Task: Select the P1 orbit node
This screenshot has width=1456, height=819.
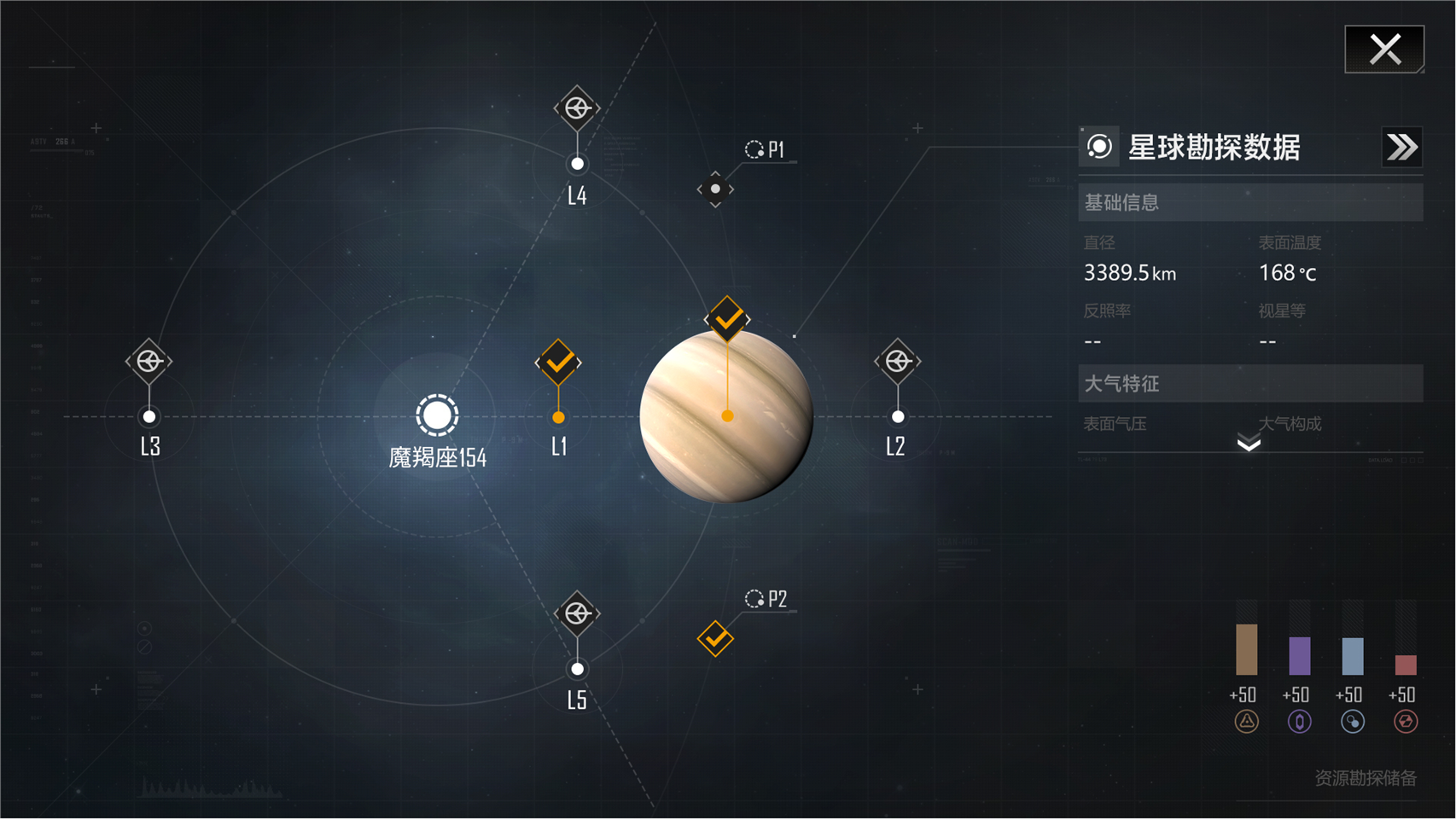Action: [715, 189]
